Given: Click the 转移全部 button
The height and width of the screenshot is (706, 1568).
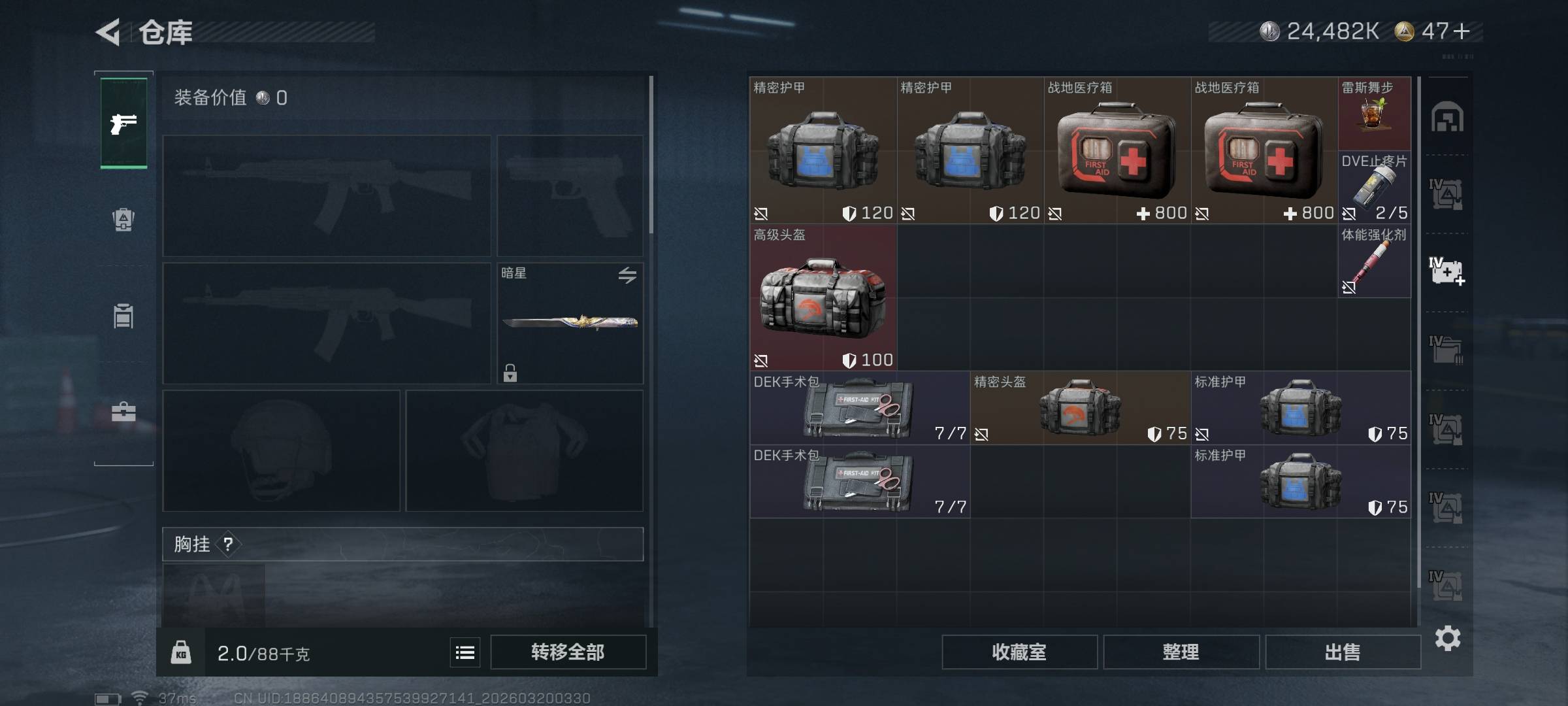Looking at the screenshot, I should (568, 652).
